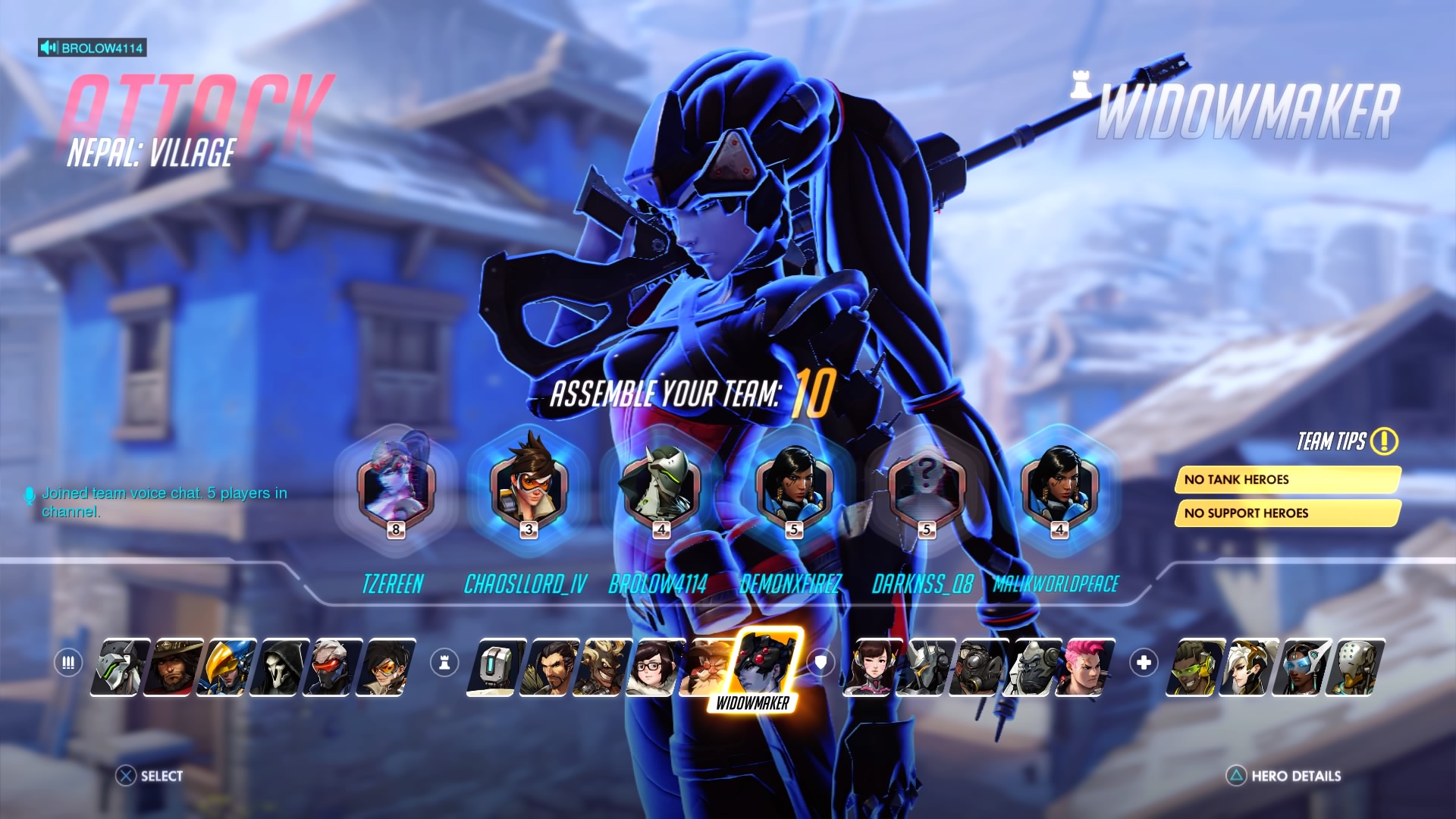Select Reaper's hooded portrait

(280, 667)
